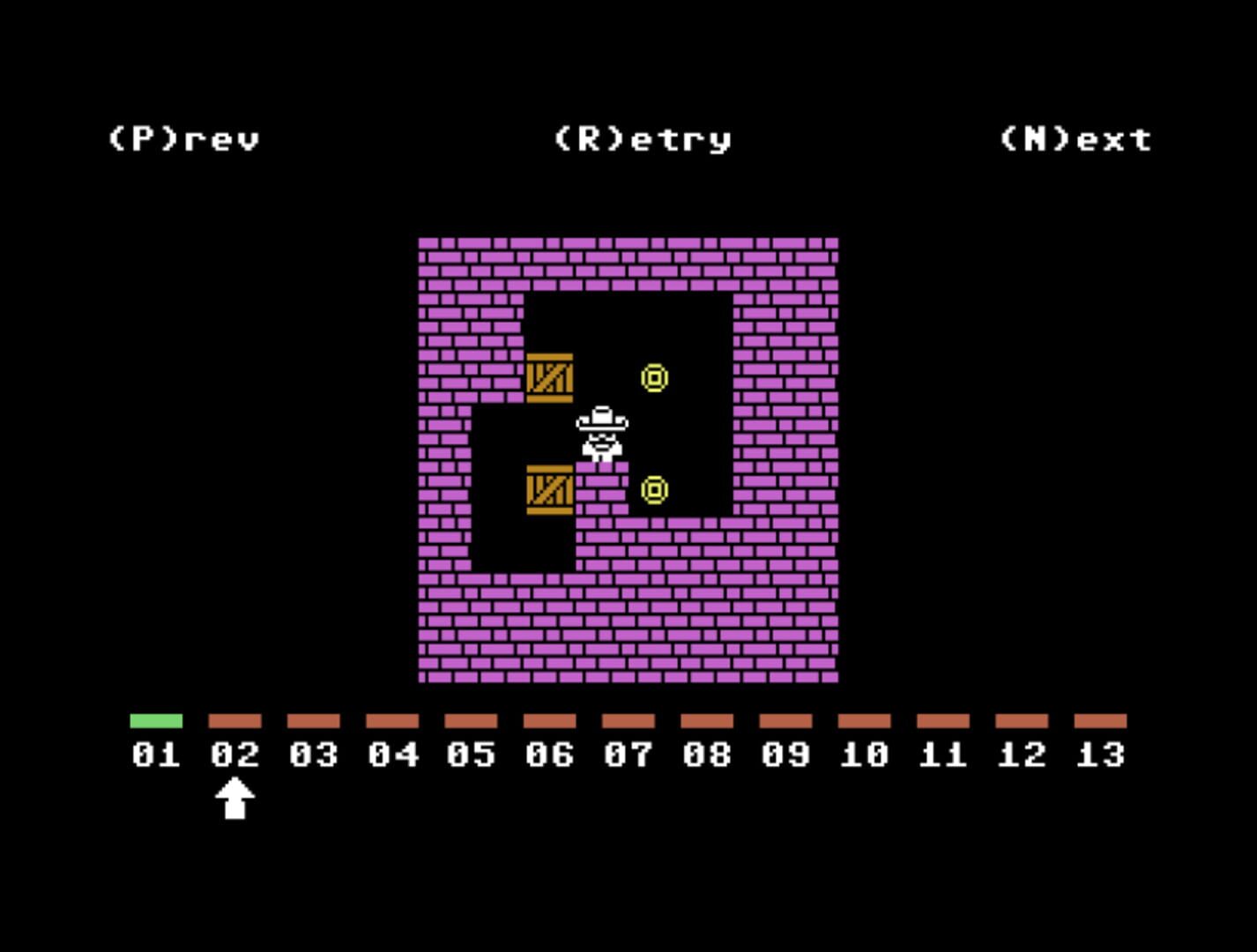Select the player character sprite
This screenshot has height=952, width=1257.
click(601, 432)
